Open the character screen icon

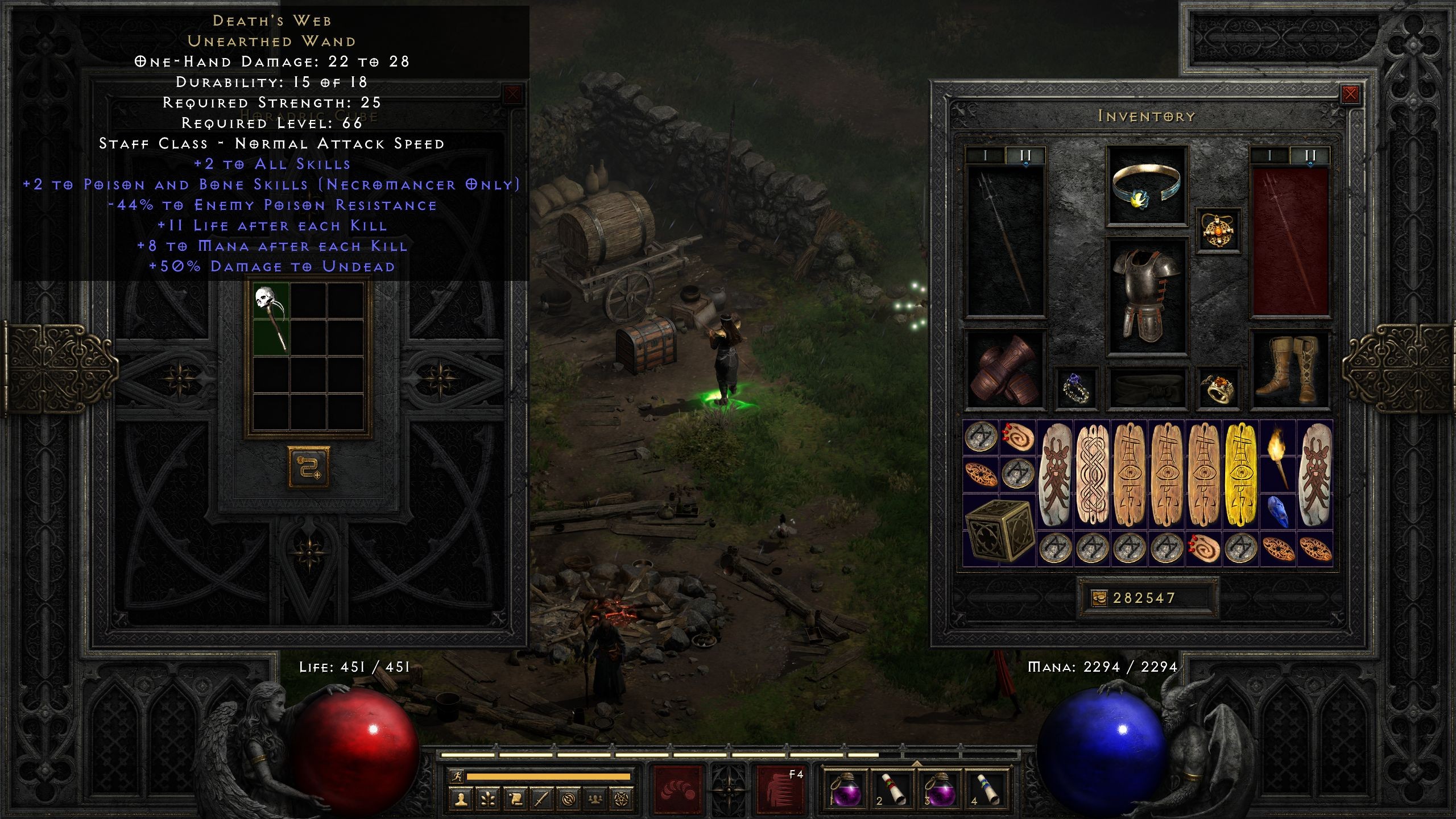tap(461, 799)
